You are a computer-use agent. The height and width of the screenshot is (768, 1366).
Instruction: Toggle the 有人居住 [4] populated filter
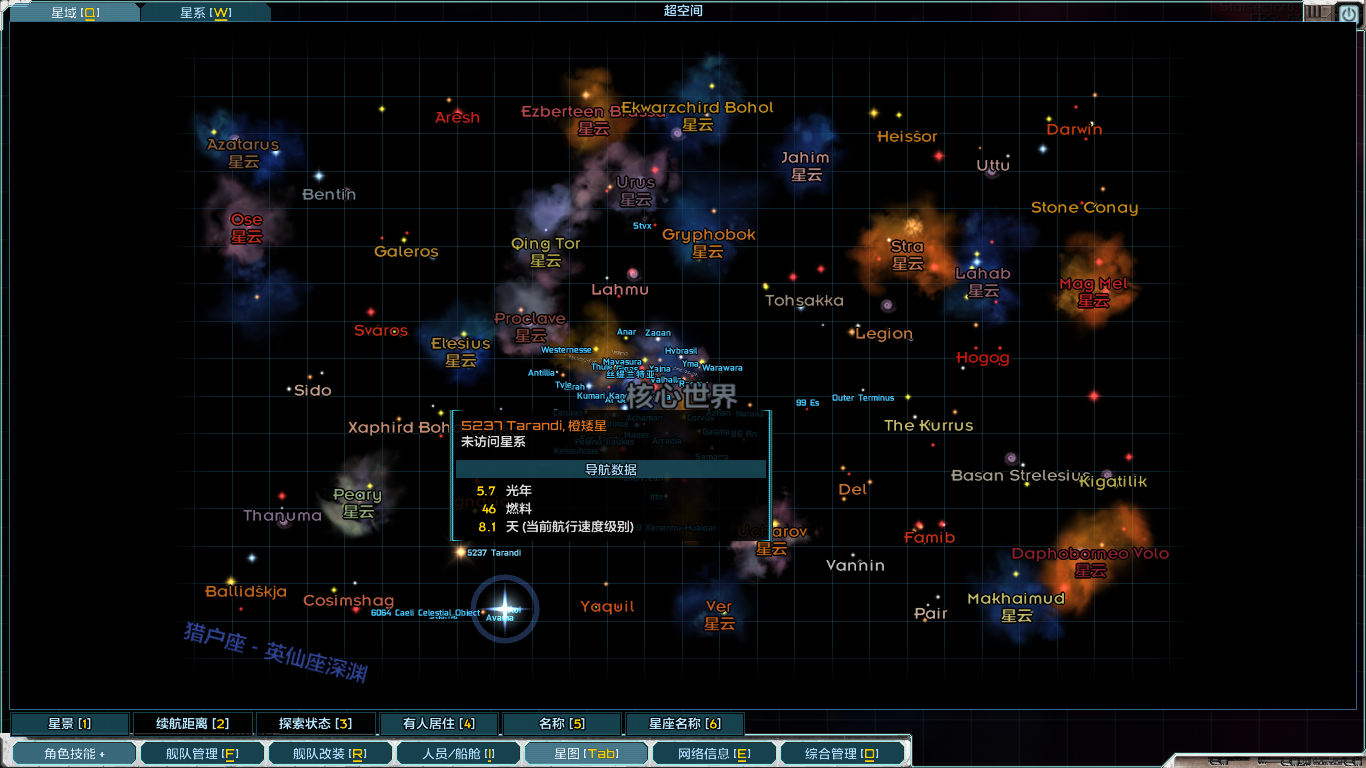[x=441, y=723]
